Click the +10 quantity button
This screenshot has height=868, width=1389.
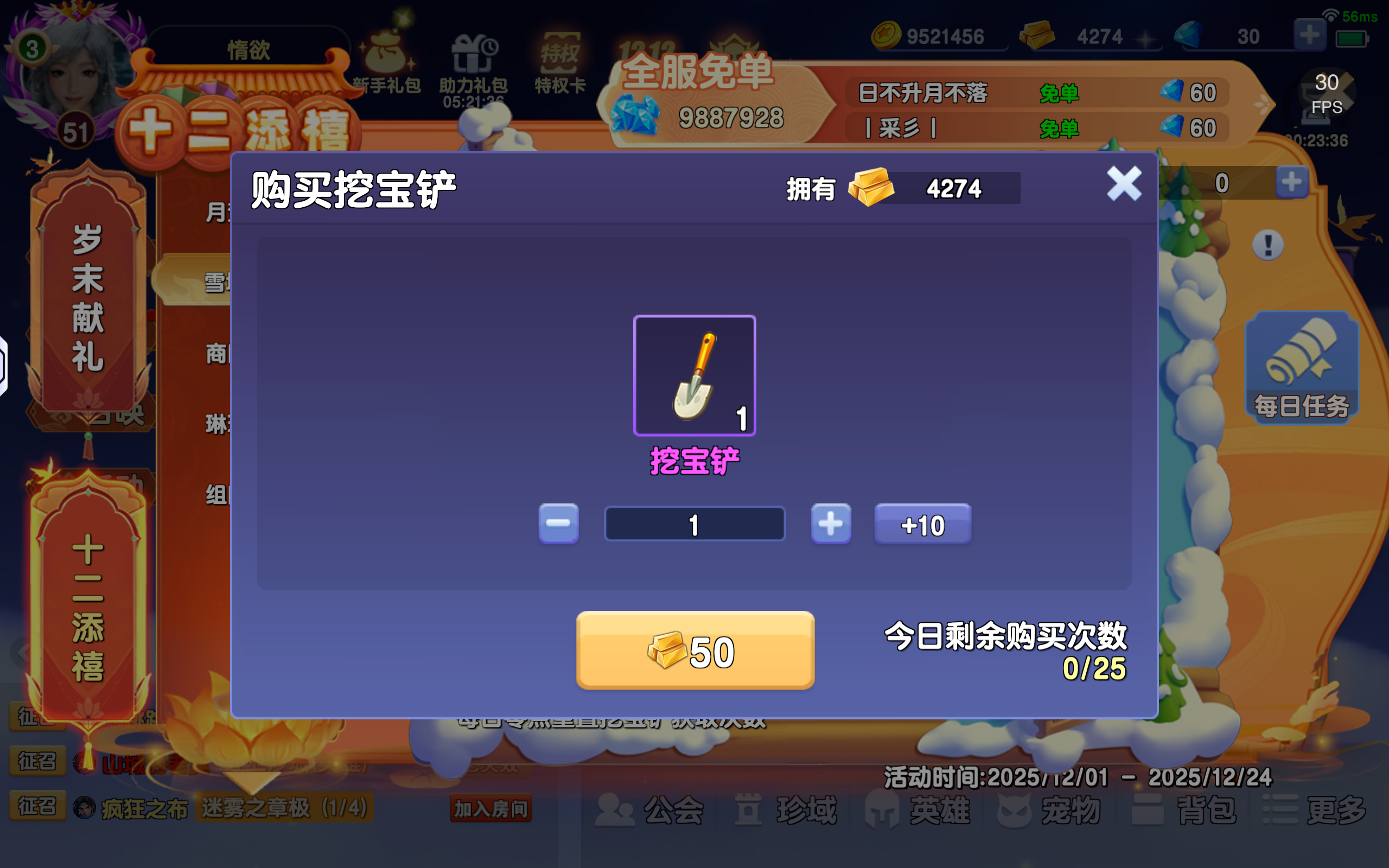tap(922, 523)
